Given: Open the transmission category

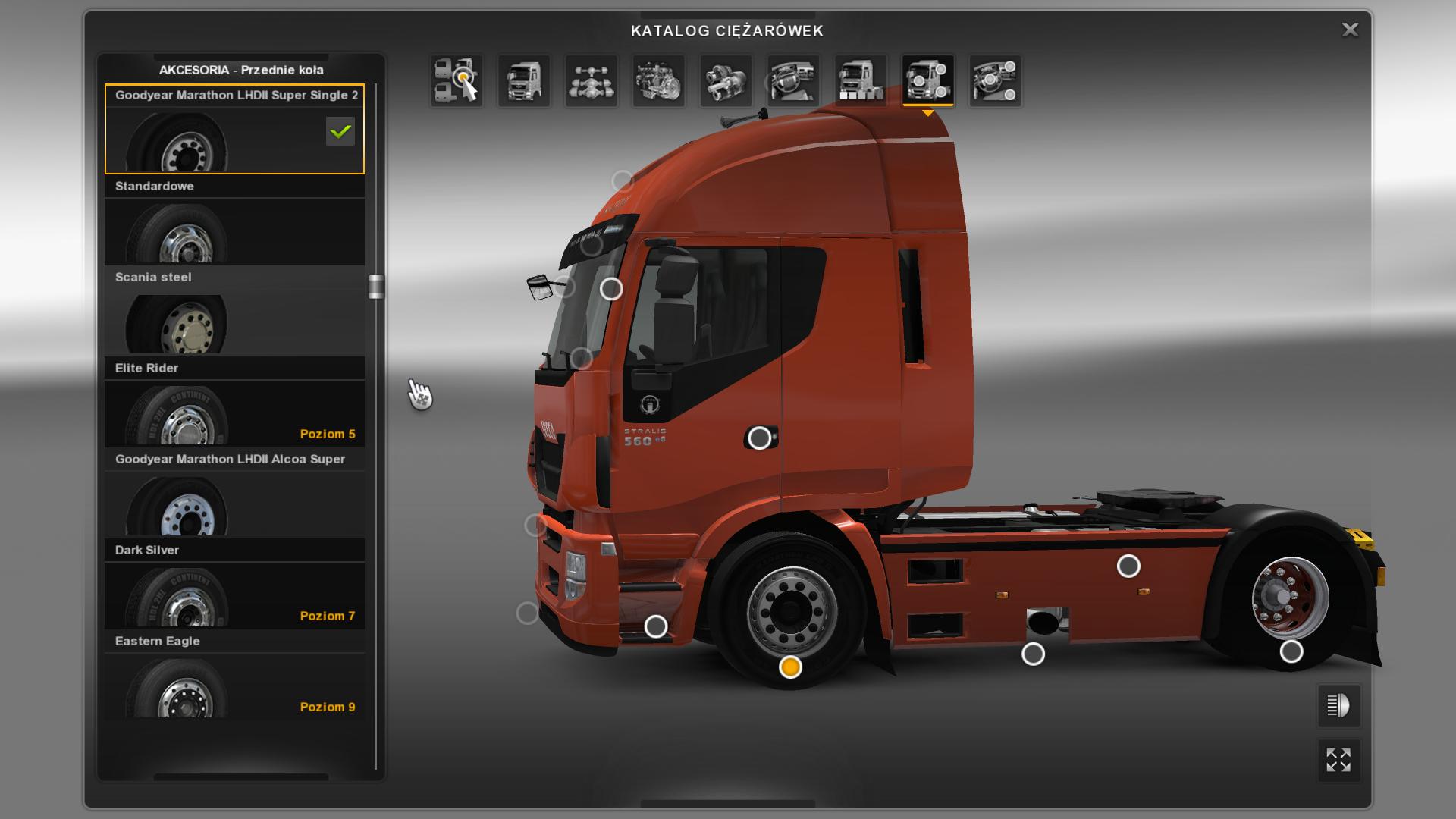Looking at the screenshot, I should [x=726, y=80].
